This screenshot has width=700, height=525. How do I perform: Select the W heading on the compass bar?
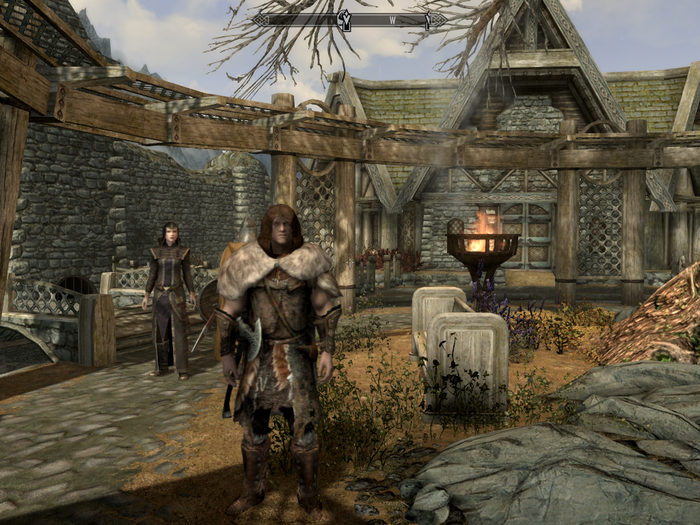pos(392,20)
